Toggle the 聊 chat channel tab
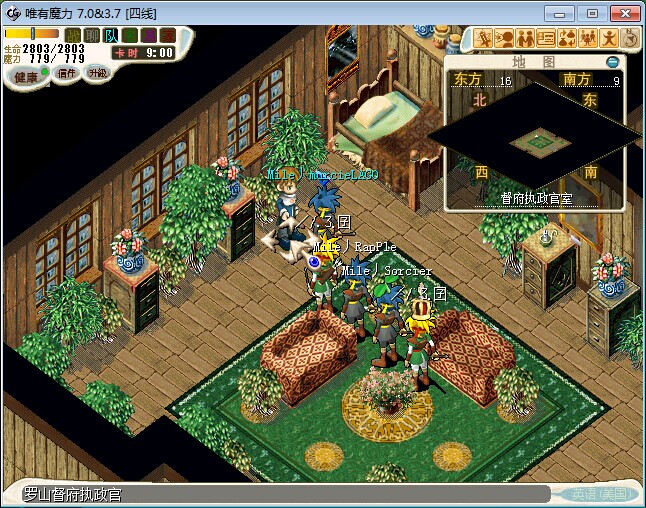 (x=92, y=36)
